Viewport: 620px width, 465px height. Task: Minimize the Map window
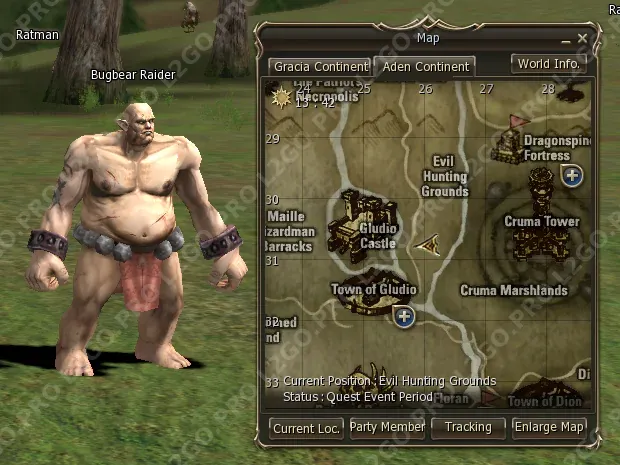(x=566, y=39)
